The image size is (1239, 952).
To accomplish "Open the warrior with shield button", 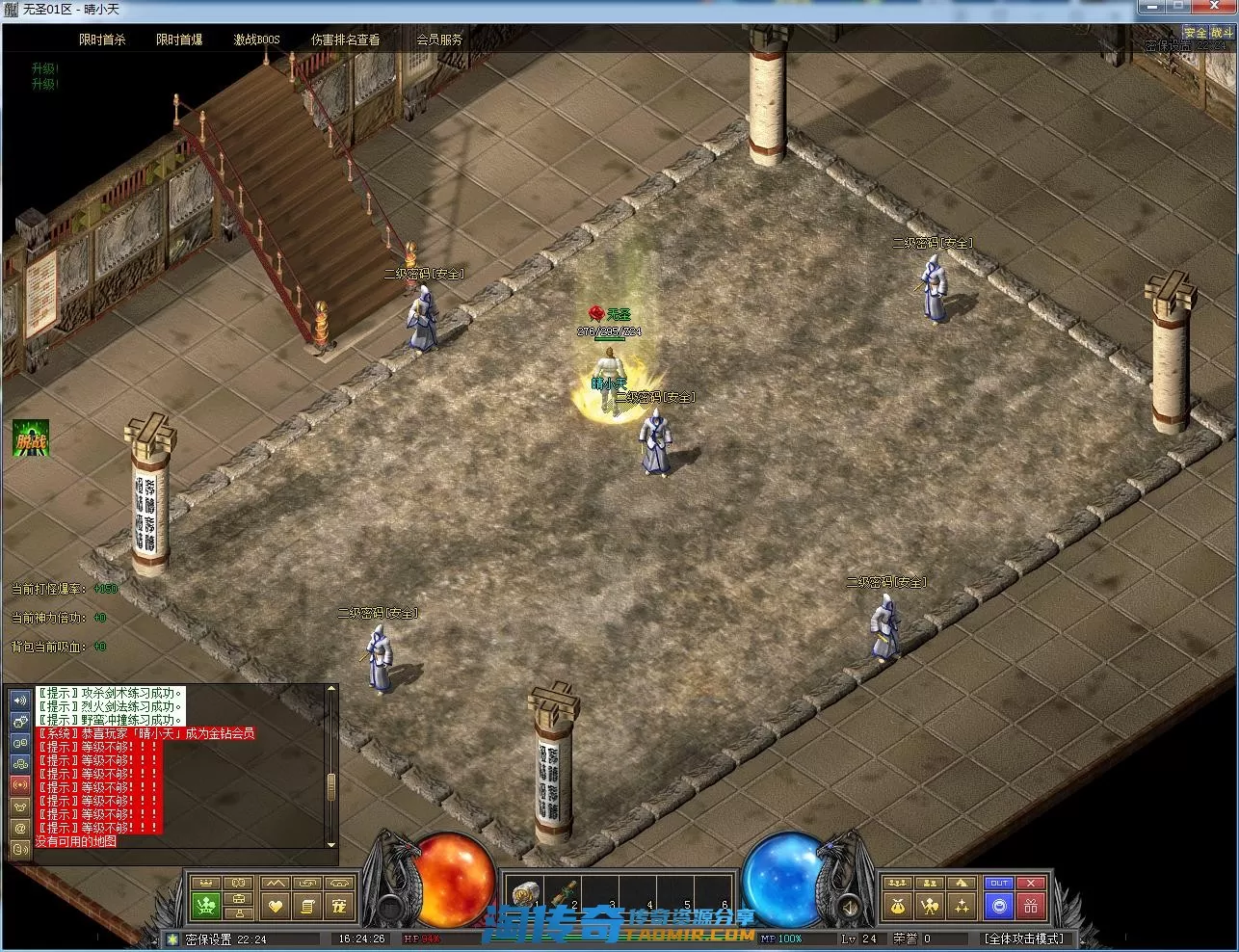I will pyautogui.click(x=930, y=906).
